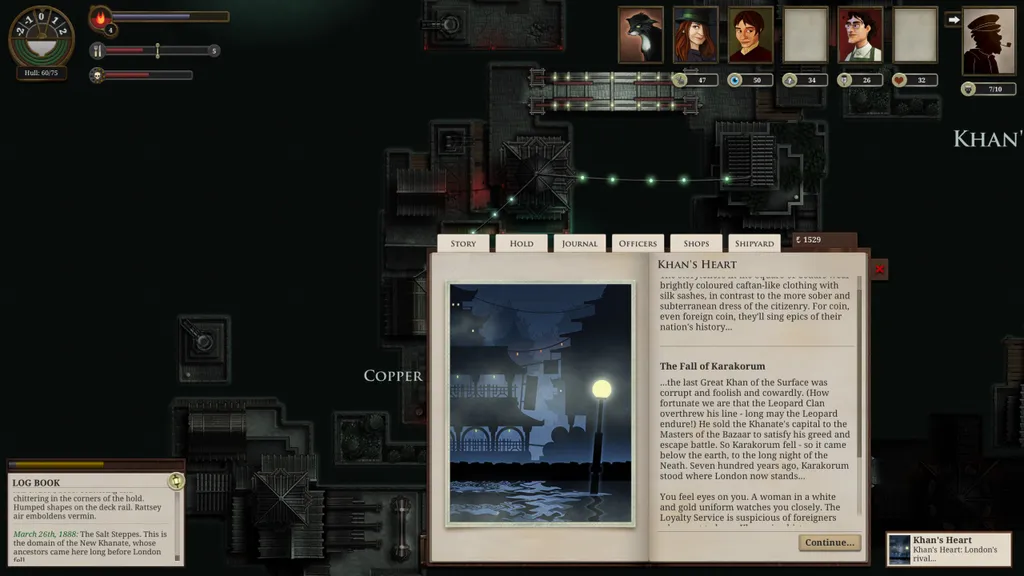The image size is (1024, 576).
Task: Switch to the Hold tab
Action: [521, 243]
